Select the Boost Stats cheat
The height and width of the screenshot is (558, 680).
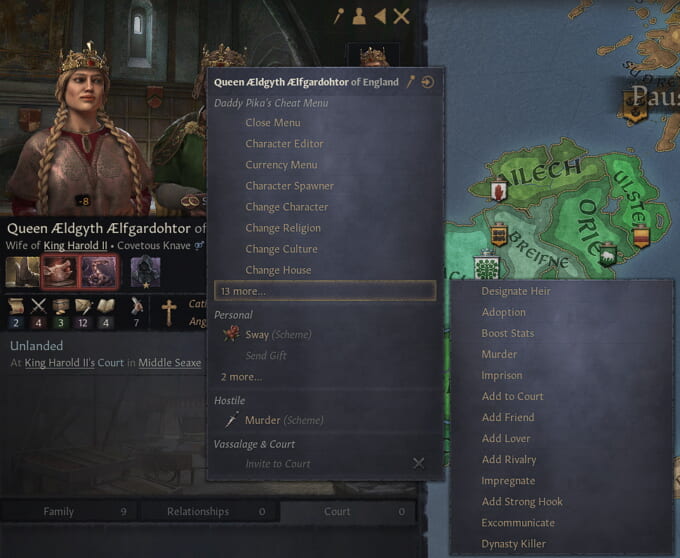coord(508,333)
